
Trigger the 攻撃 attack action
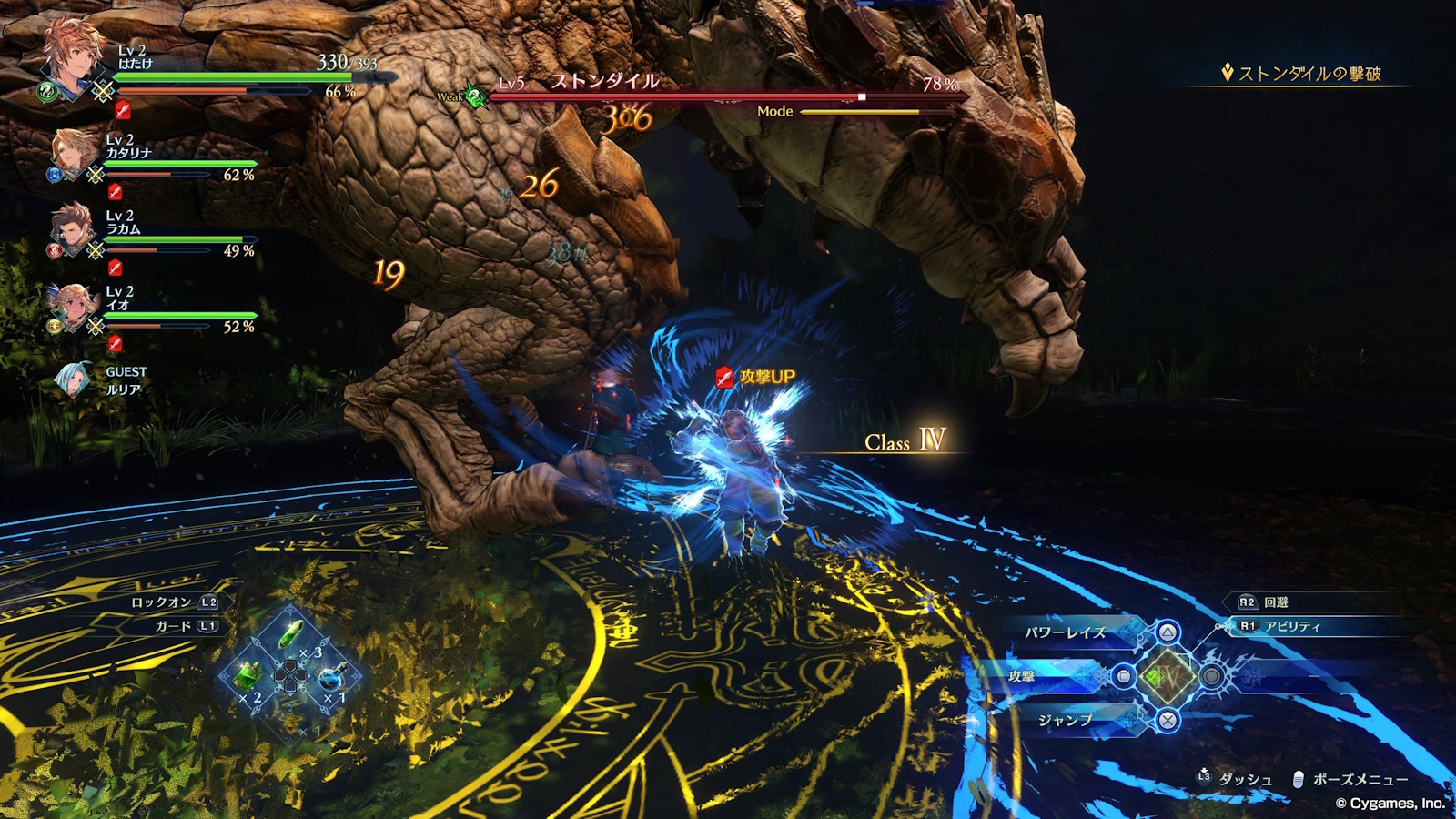1022,676
